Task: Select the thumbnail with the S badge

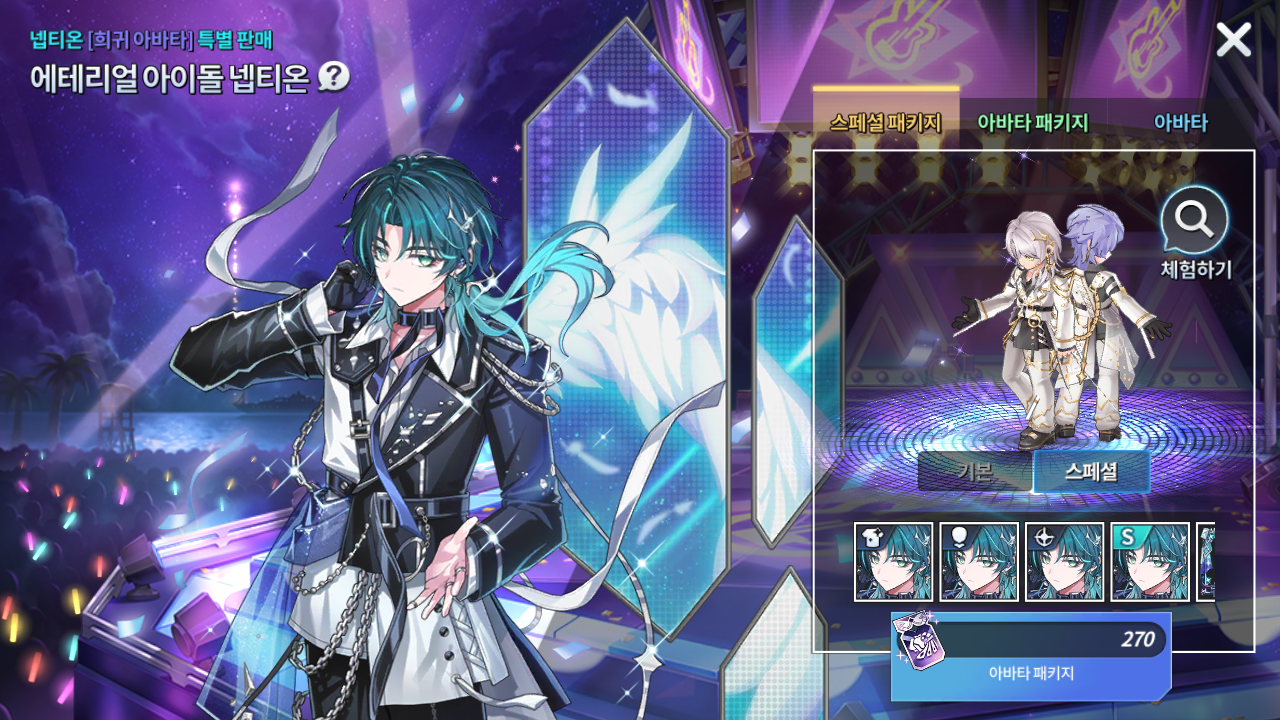Action: click(x=1150, y=562)
